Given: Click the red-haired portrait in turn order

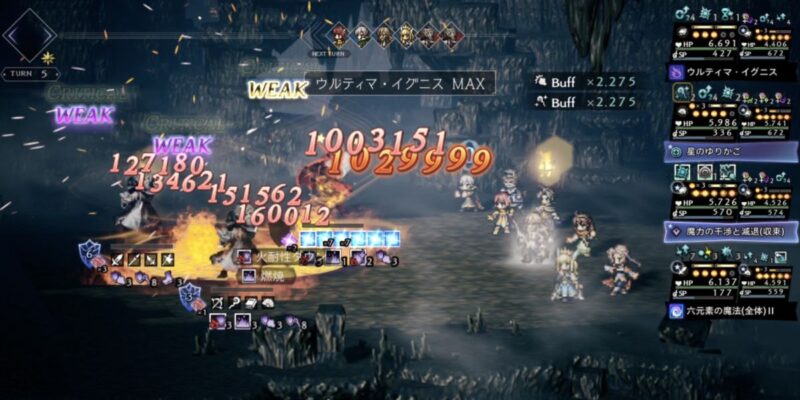Looking at the screenshot, I should 340,33.
